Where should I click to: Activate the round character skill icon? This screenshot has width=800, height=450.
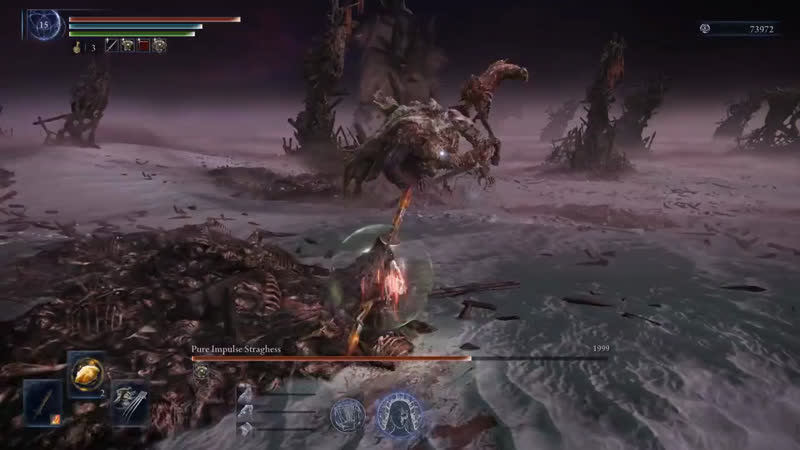point(347,411)
